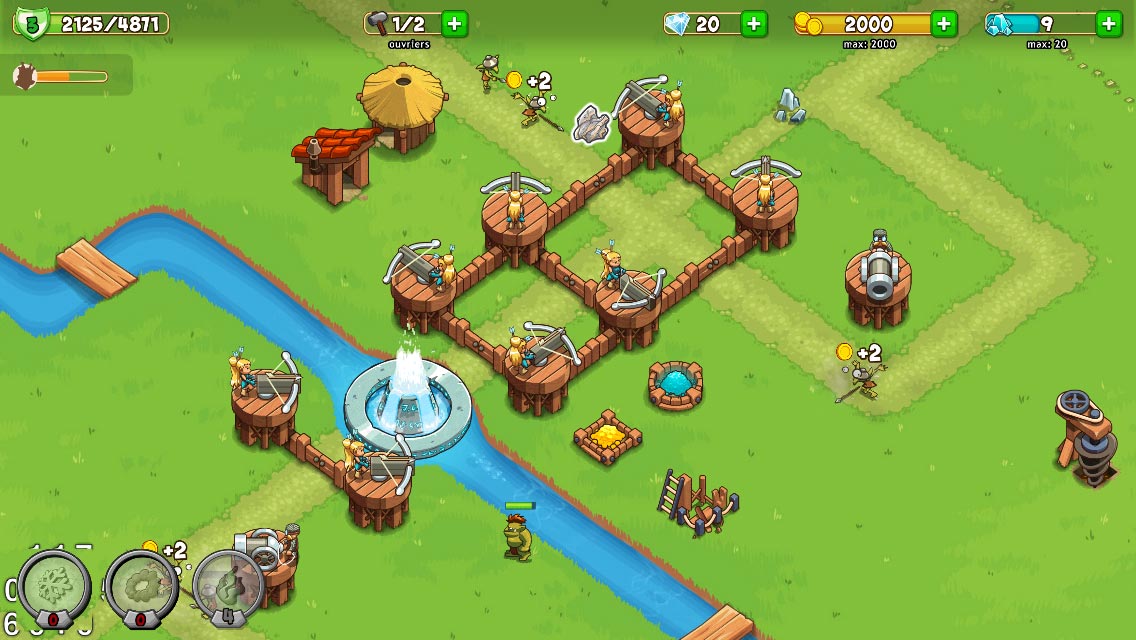The height and width of the screenshot is (640, 1136).
Task: Add more workers with the ouvriers plus button
Action: 455,24
